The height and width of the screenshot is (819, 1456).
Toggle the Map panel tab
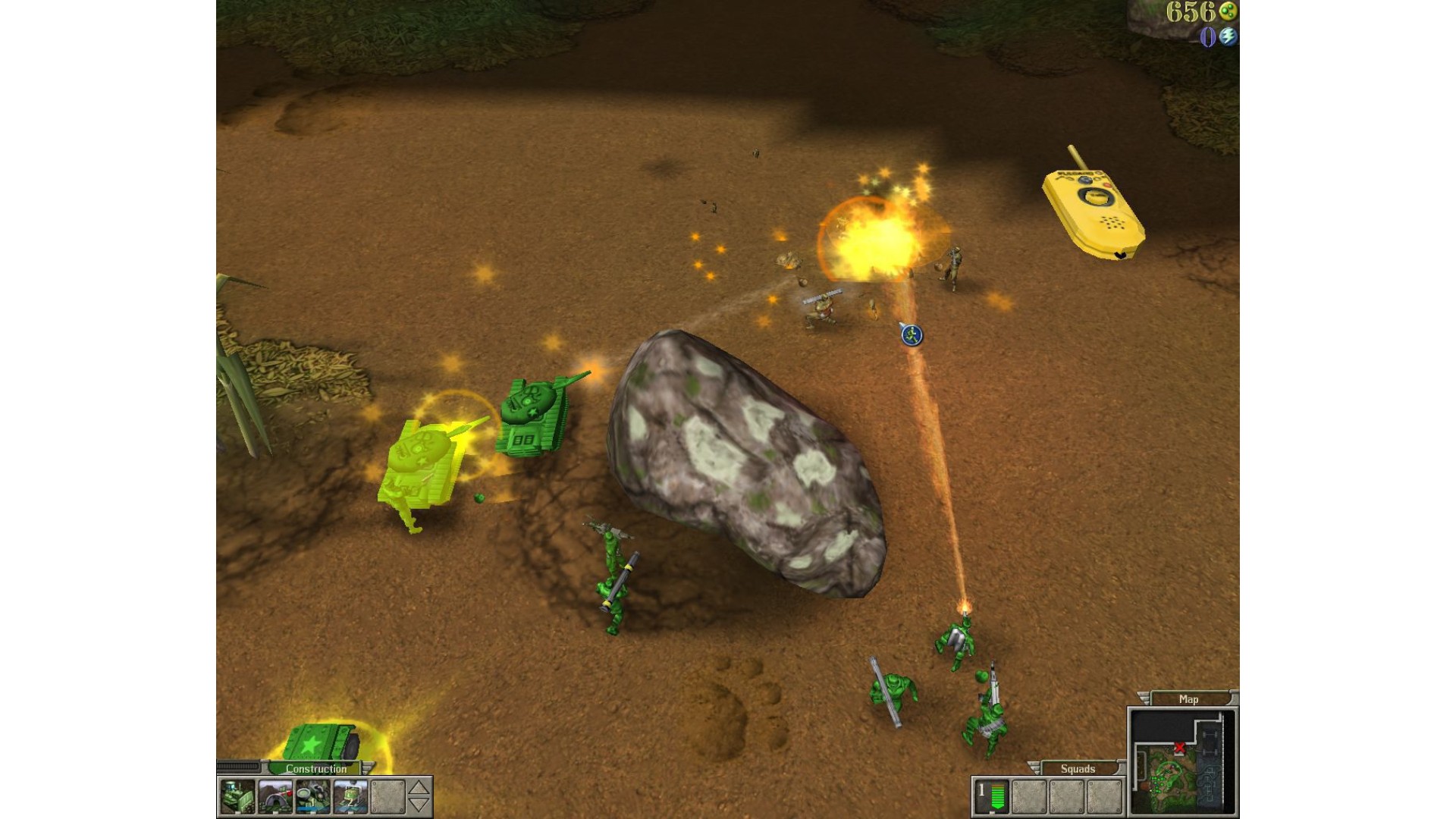tap(1188, 699)
